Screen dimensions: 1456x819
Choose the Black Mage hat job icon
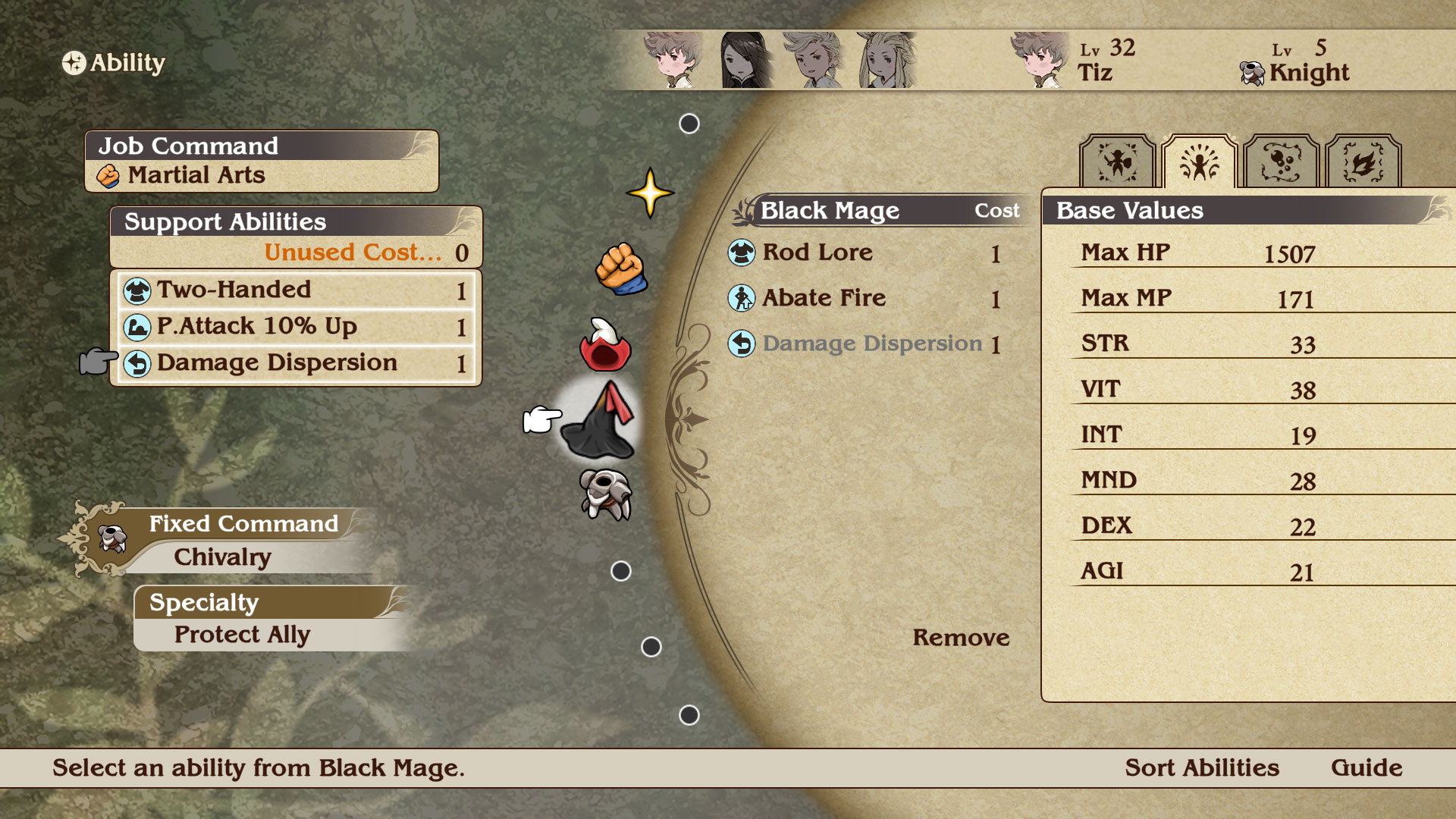click(x=600, y=420)
